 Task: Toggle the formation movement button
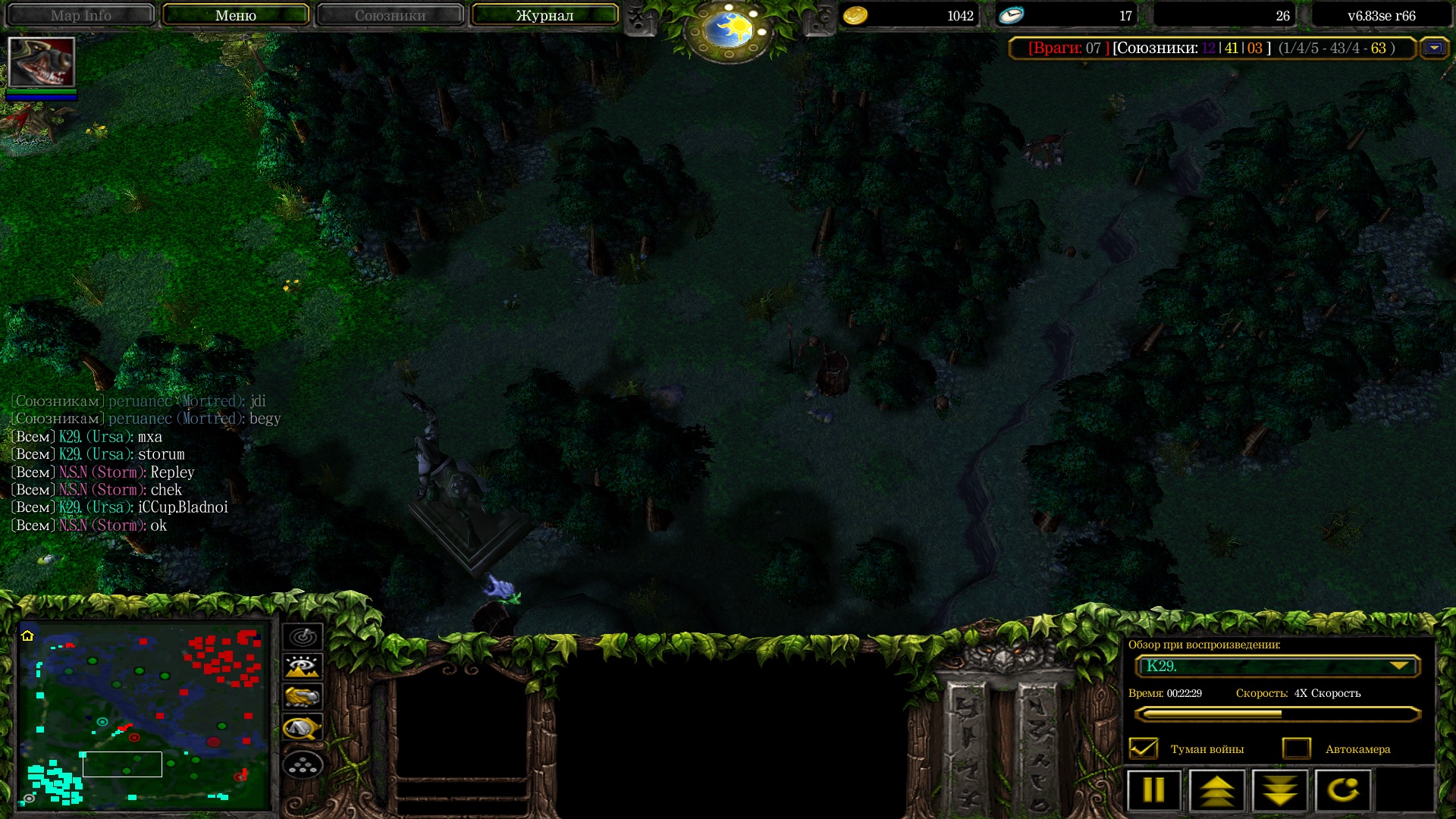point(303,765)
